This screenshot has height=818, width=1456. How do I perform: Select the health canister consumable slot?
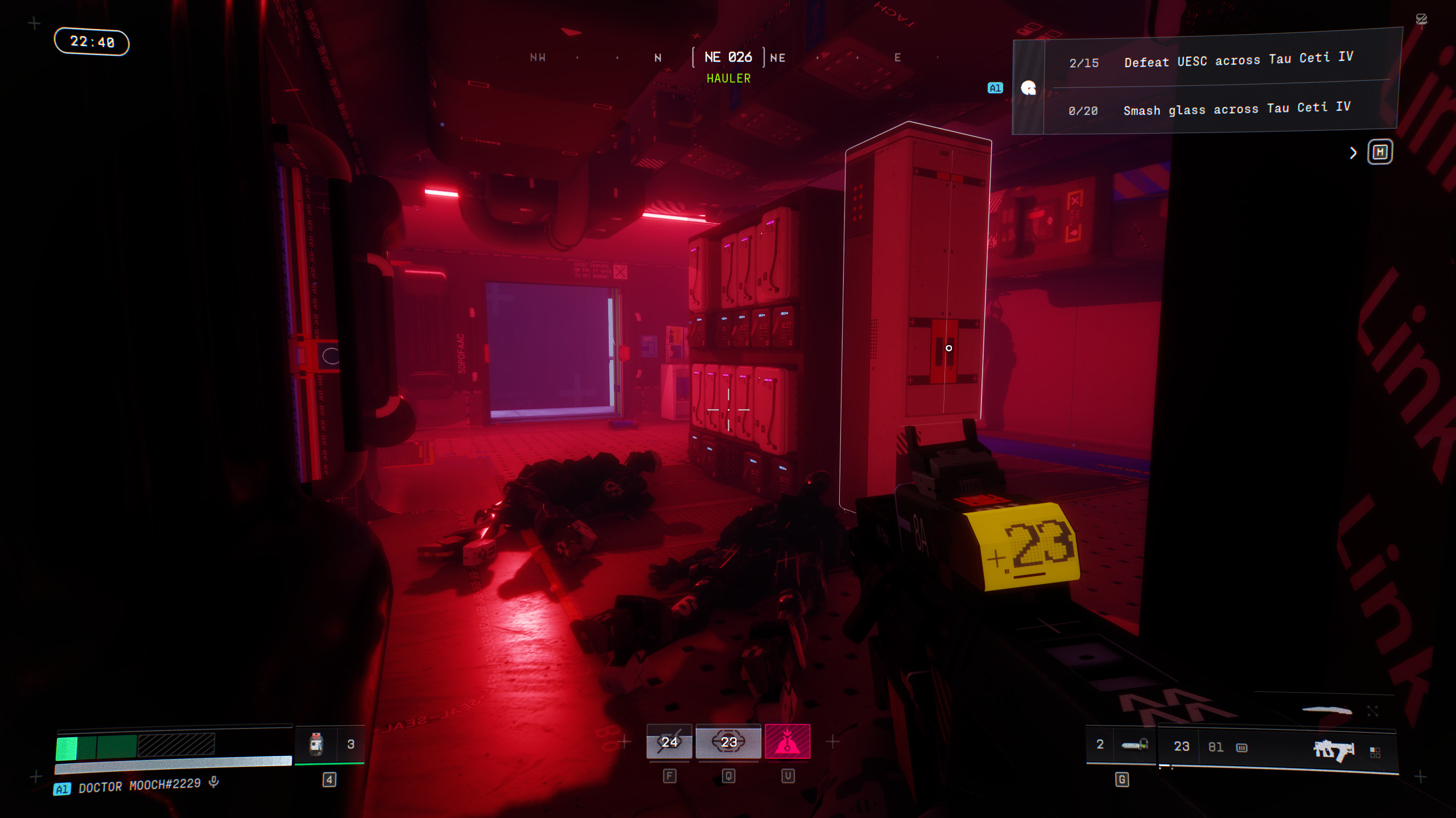click(316, 744)
